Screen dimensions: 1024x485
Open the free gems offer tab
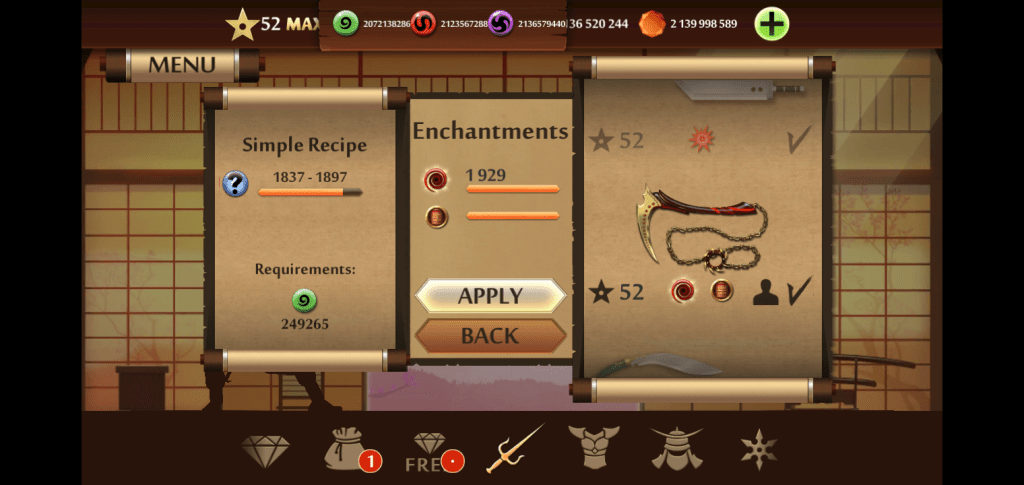(432, 451)
